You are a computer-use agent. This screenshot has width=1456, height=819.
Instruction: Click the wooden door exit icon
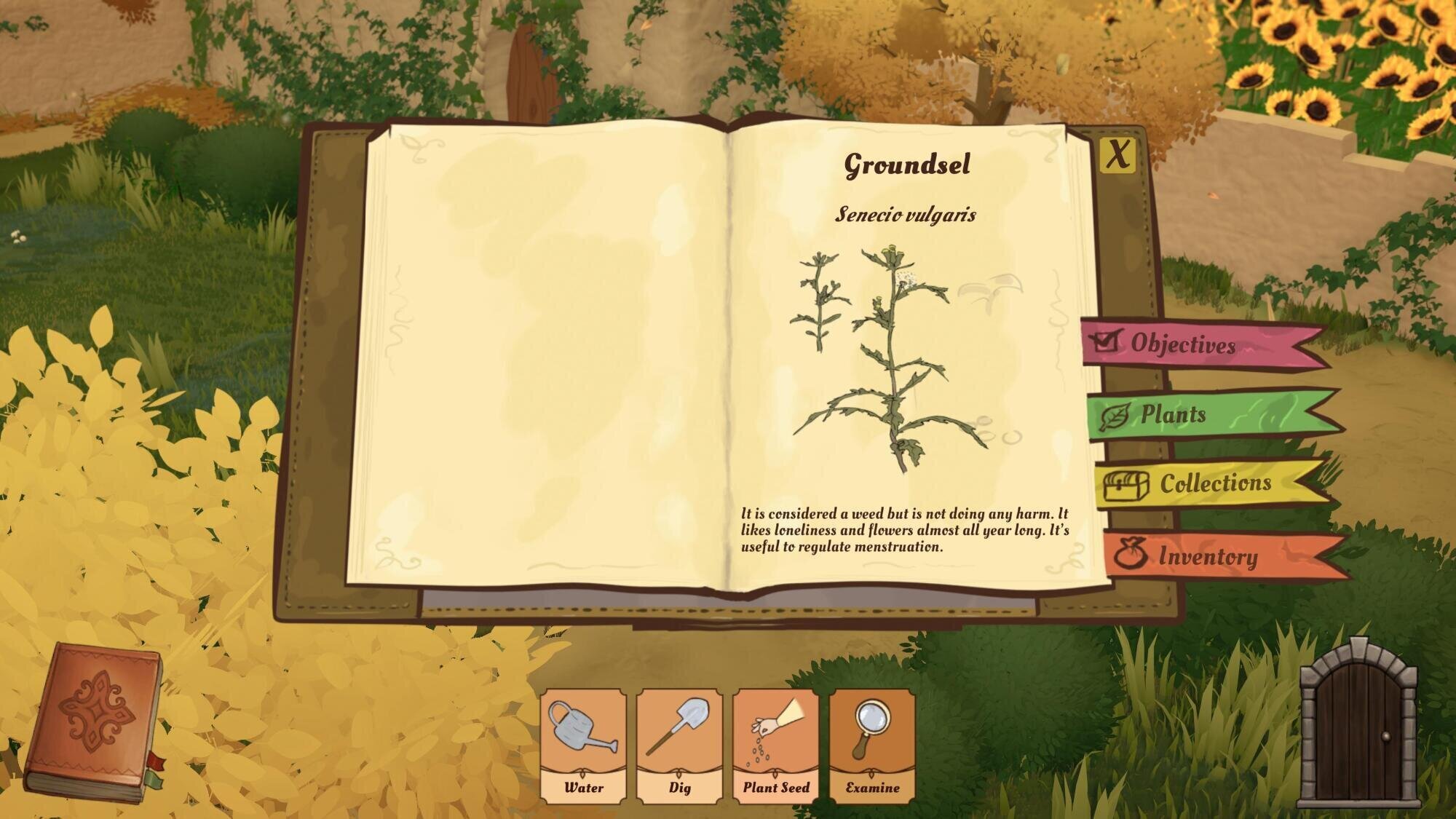1358,724
